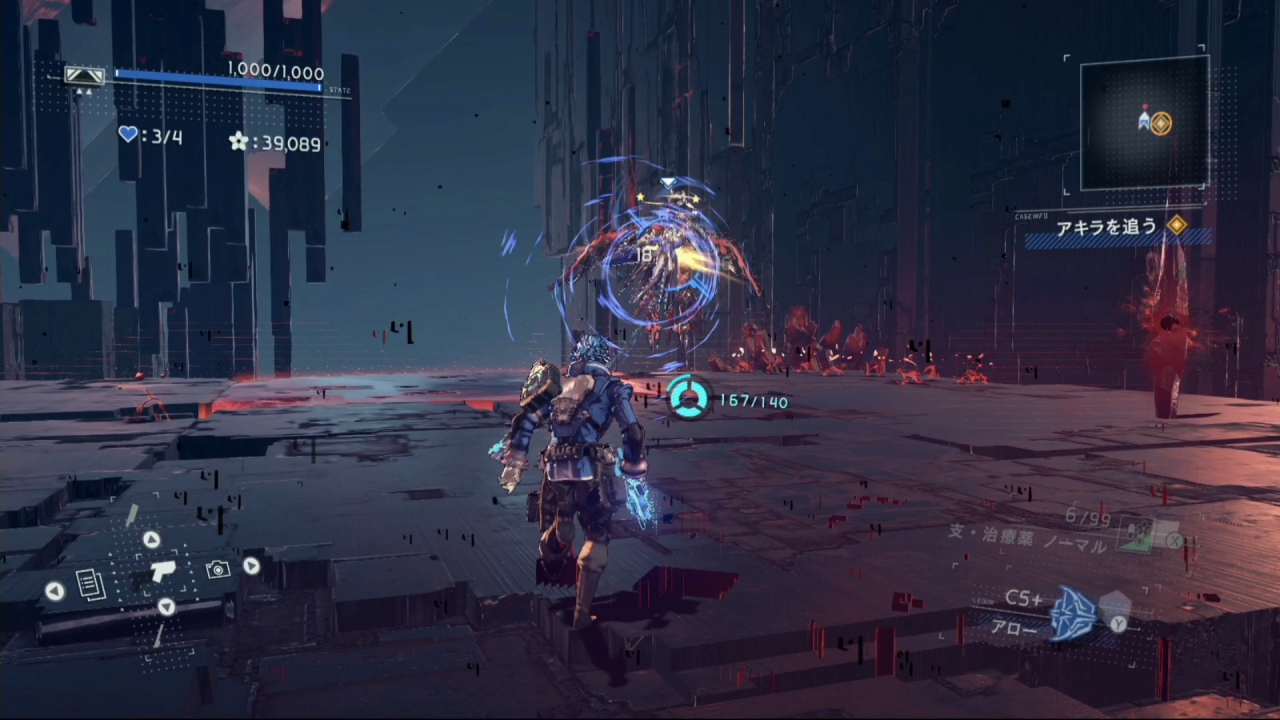Viewport: 1280px width, 720px height.
Task: Select the アキラを追う objective tracker
Action: [x=1106, y=228]
